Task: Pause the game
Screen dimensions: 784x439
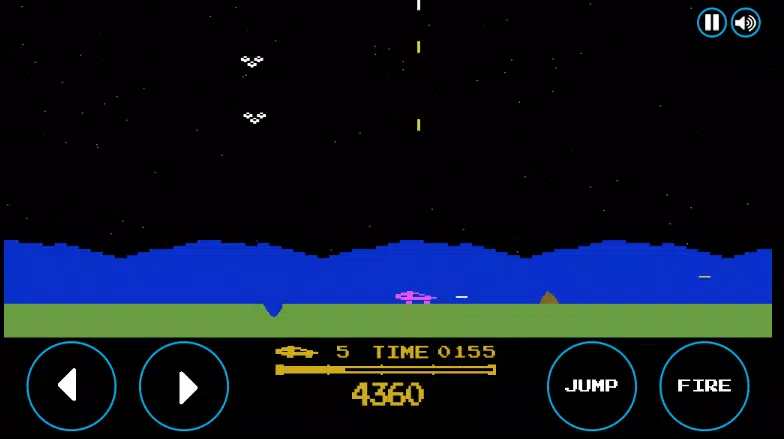Action: [712, 22]
